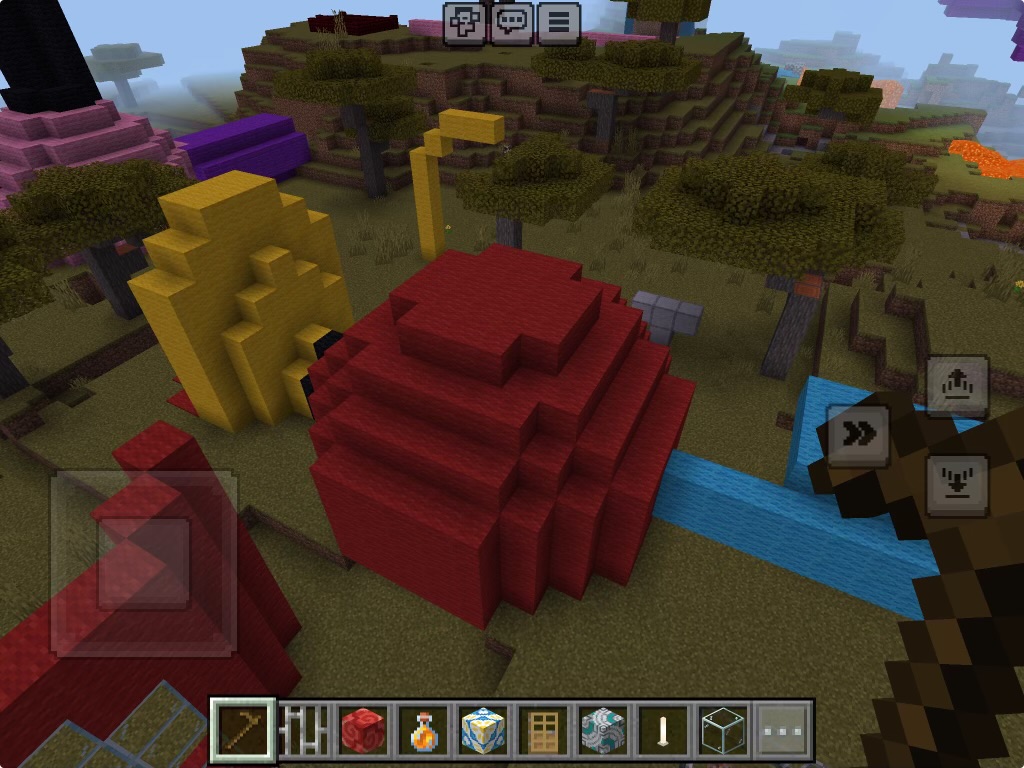Choose the teal and grey glazed terracotta slot
The image size is (1024, 768).
tap(603, 730)
